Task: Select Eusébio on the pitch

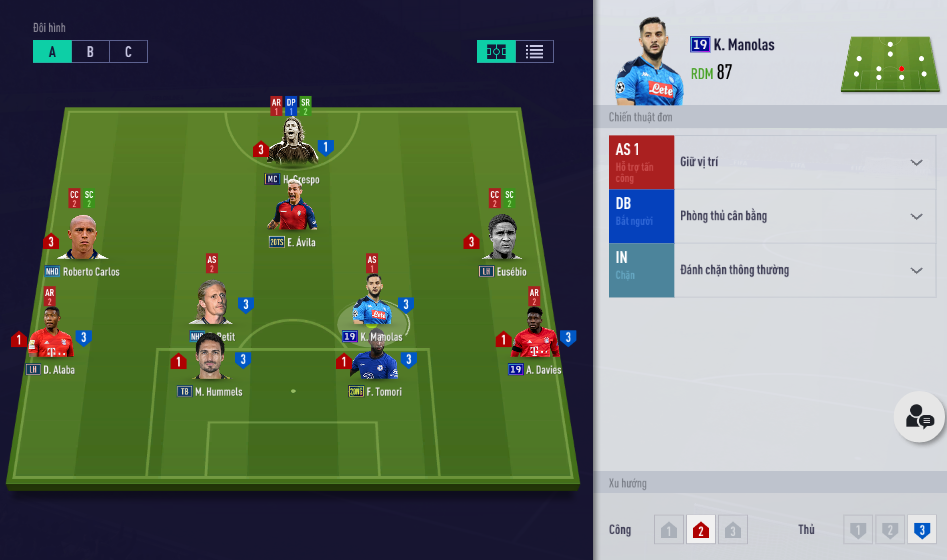Action: (502, 240)
